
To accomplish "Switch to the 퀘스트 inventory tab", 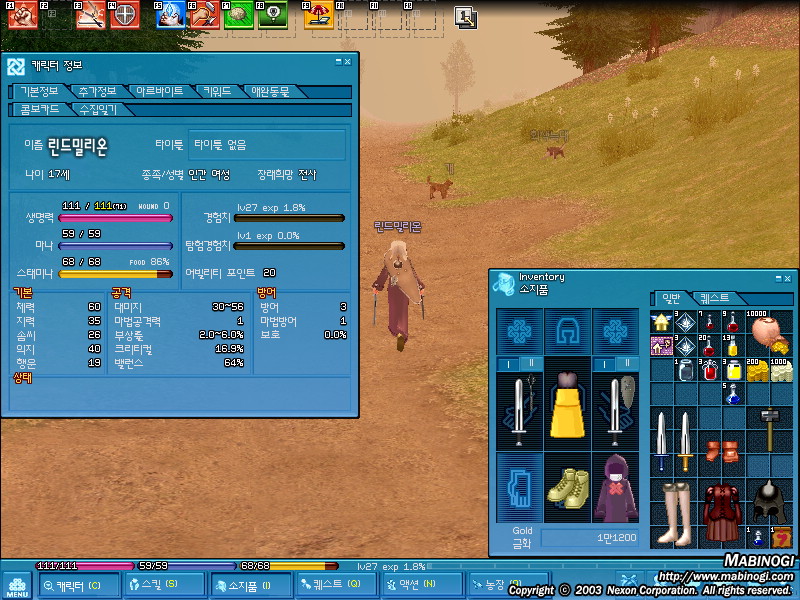I will click(x=714, y=298).
